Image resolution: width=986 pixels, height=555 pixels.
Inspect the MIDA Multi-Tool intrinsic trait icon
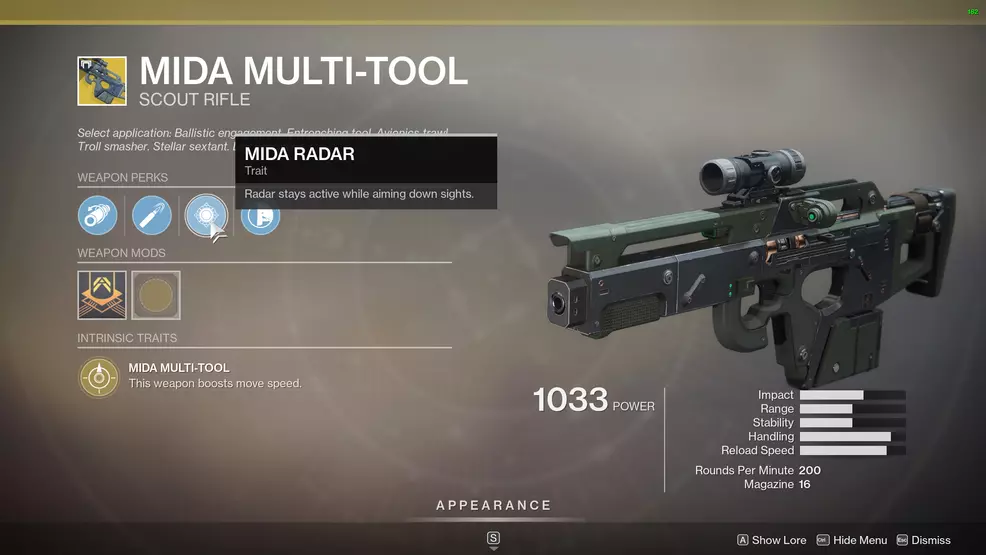tap(98, 376)
